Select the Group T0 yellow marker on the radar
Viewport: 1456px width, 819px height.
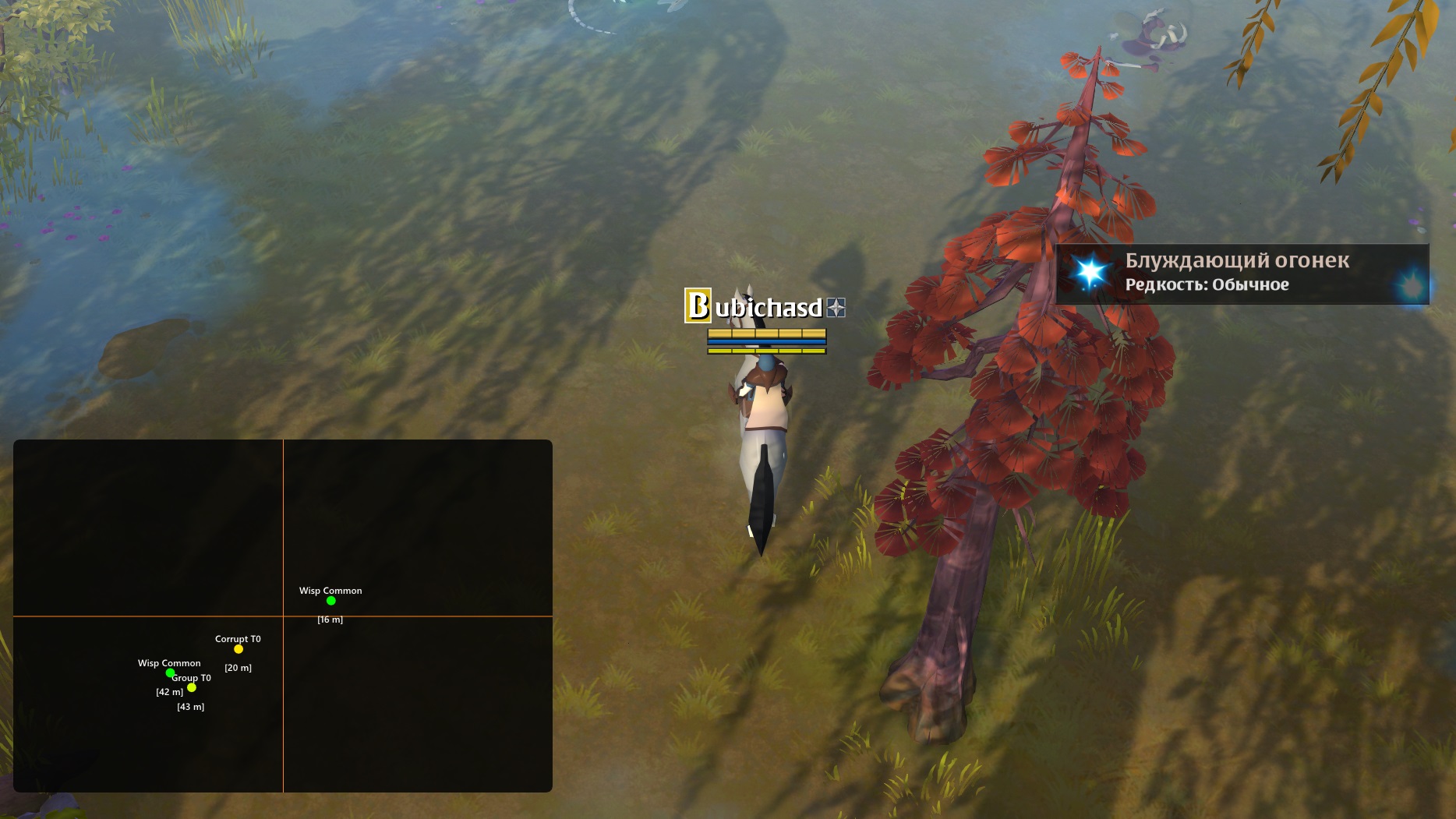pos(191,687)
